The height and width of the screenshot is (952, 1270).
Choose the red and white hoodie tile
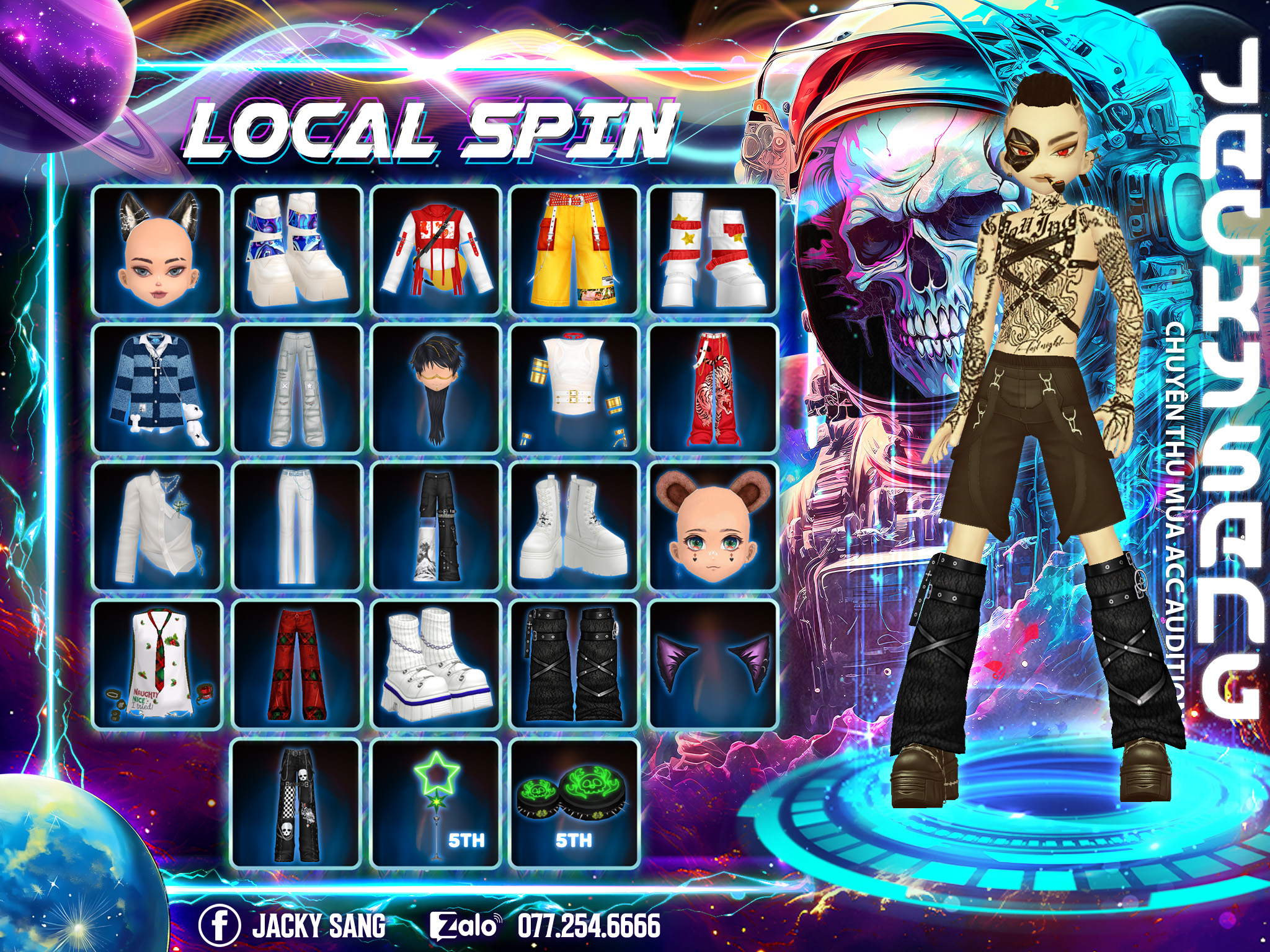click(x=436, y=250)
